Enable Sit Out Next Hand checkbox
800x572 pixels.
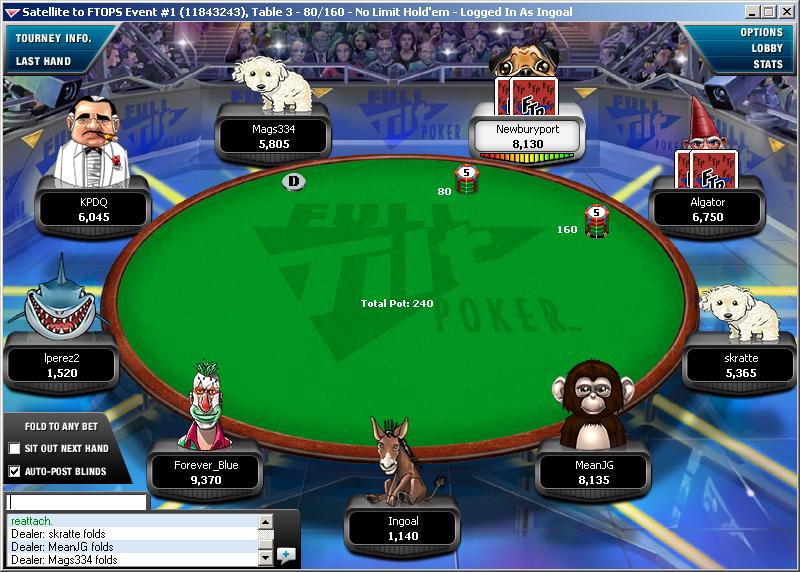[14, 448]
